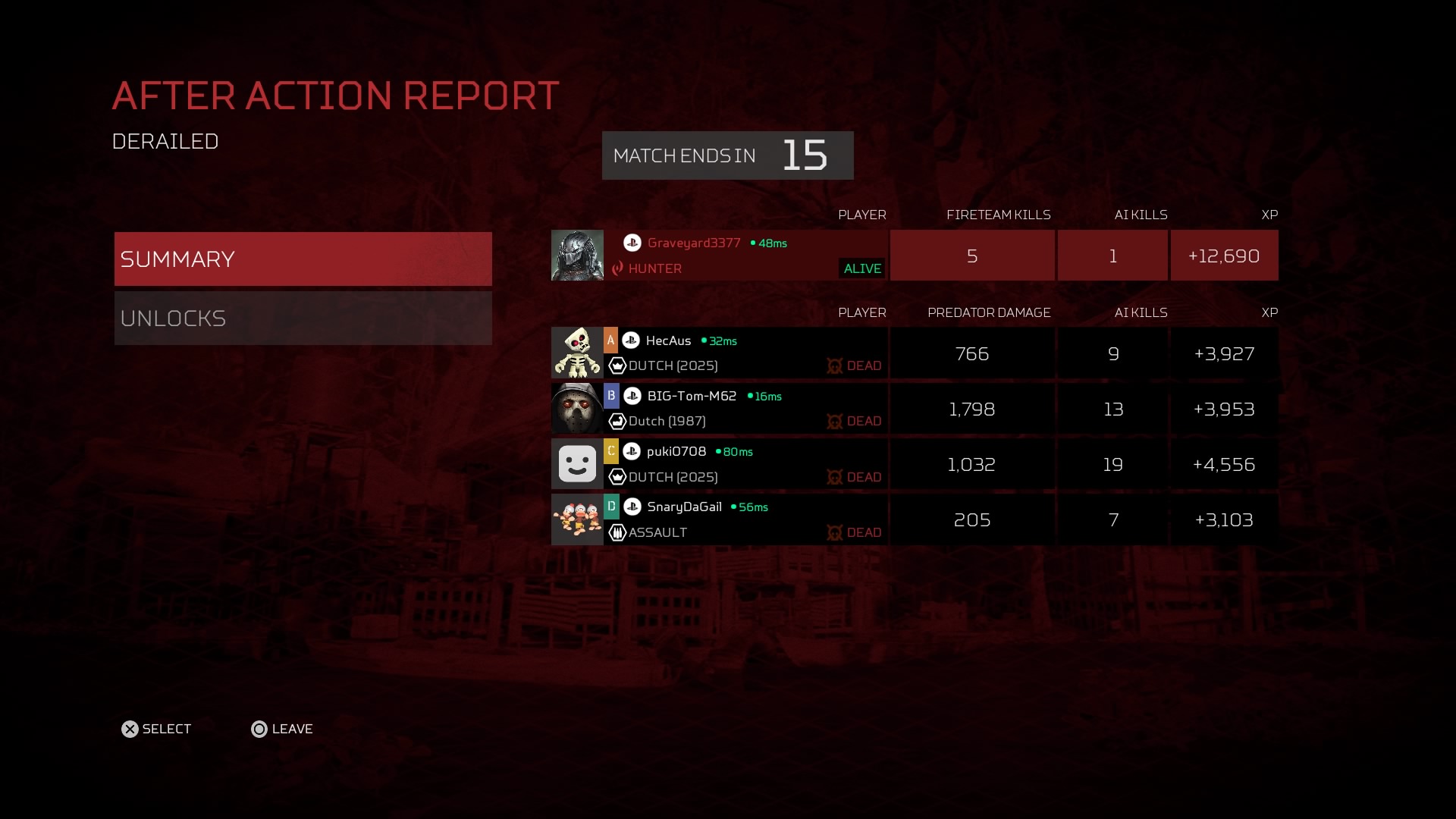Click HecAus's skeleton avatar
Screen dimensions: 1456x819
(577, 353)
